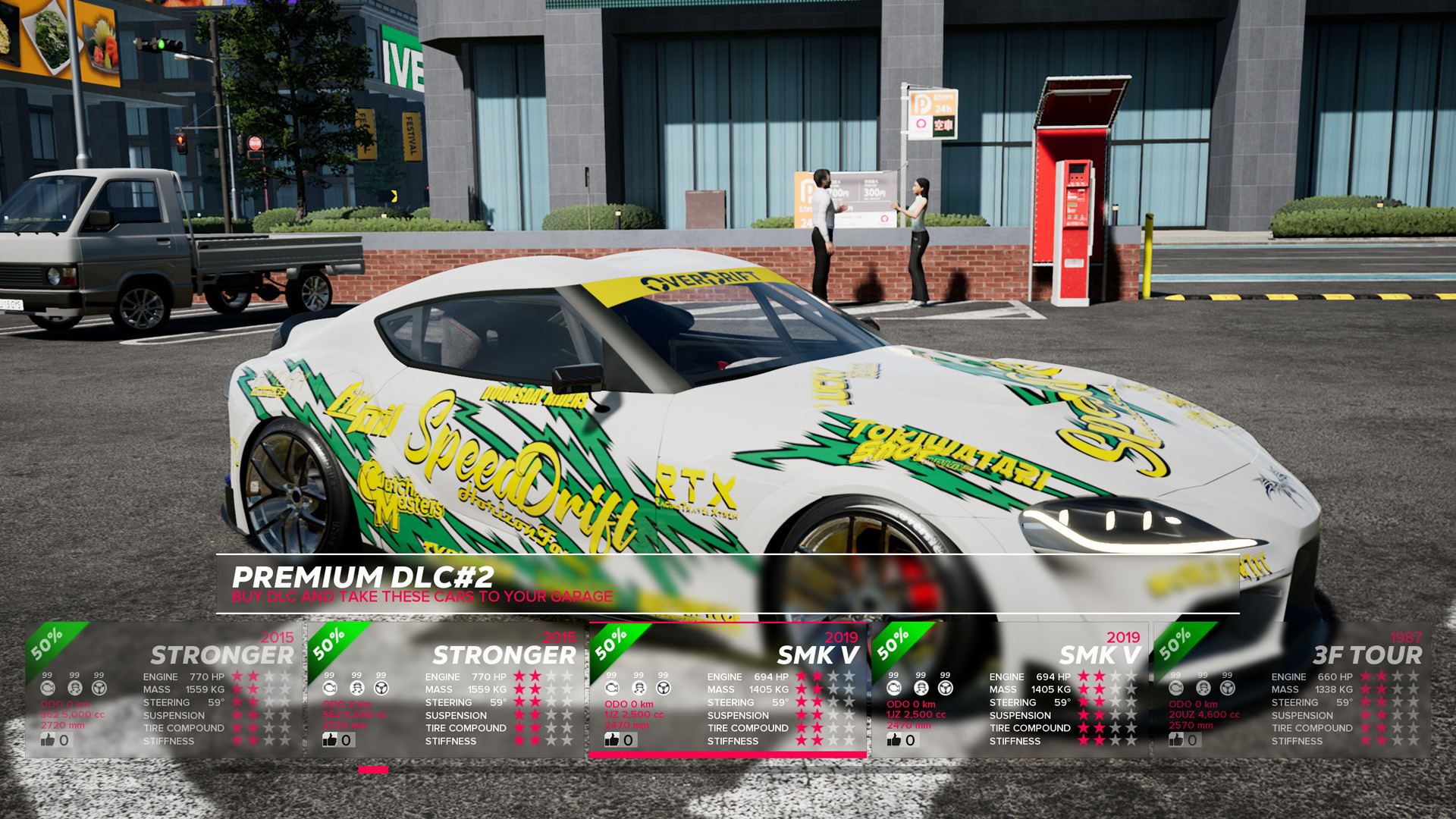Click the pink page indicator under the cards

[372, 769]
